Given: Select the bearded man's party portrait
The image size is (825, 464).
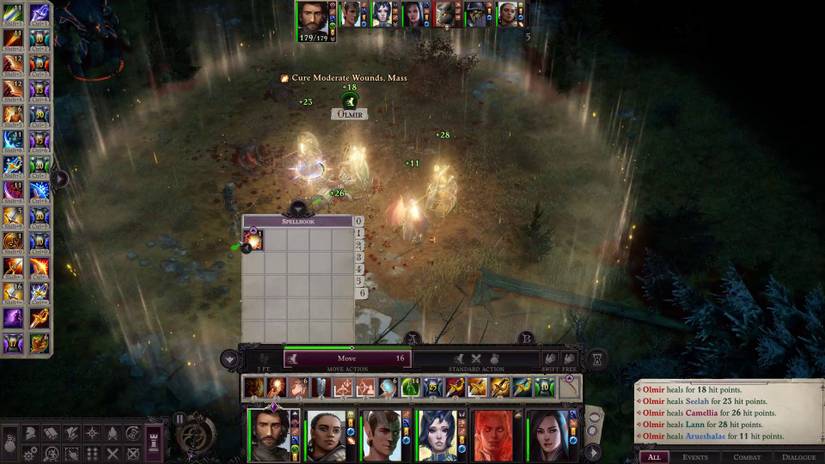Looking at the screenshot, I should click(272, 435).
